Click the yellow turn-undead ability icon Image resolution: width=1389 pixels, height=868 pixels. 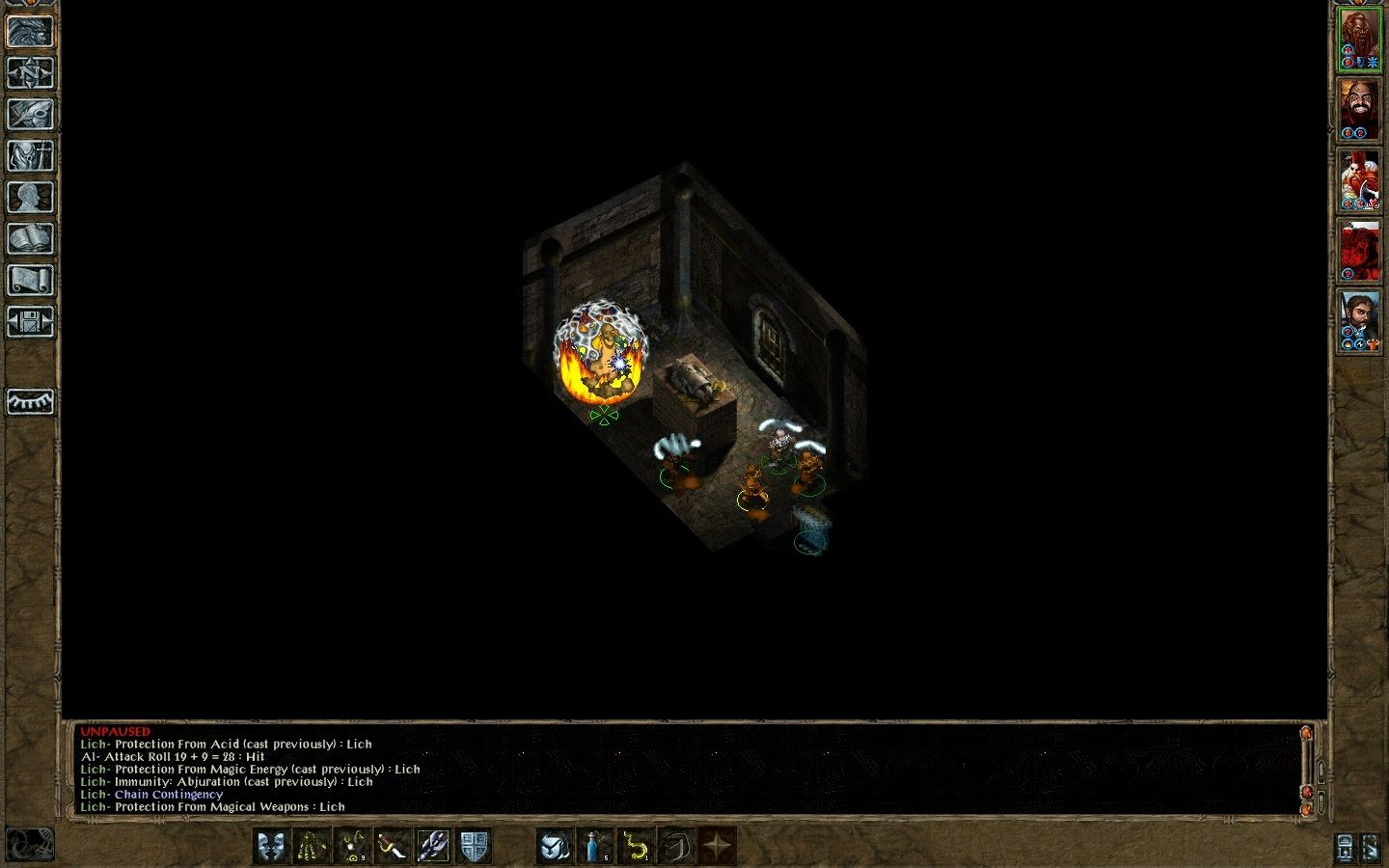click(x=309, y=848)
